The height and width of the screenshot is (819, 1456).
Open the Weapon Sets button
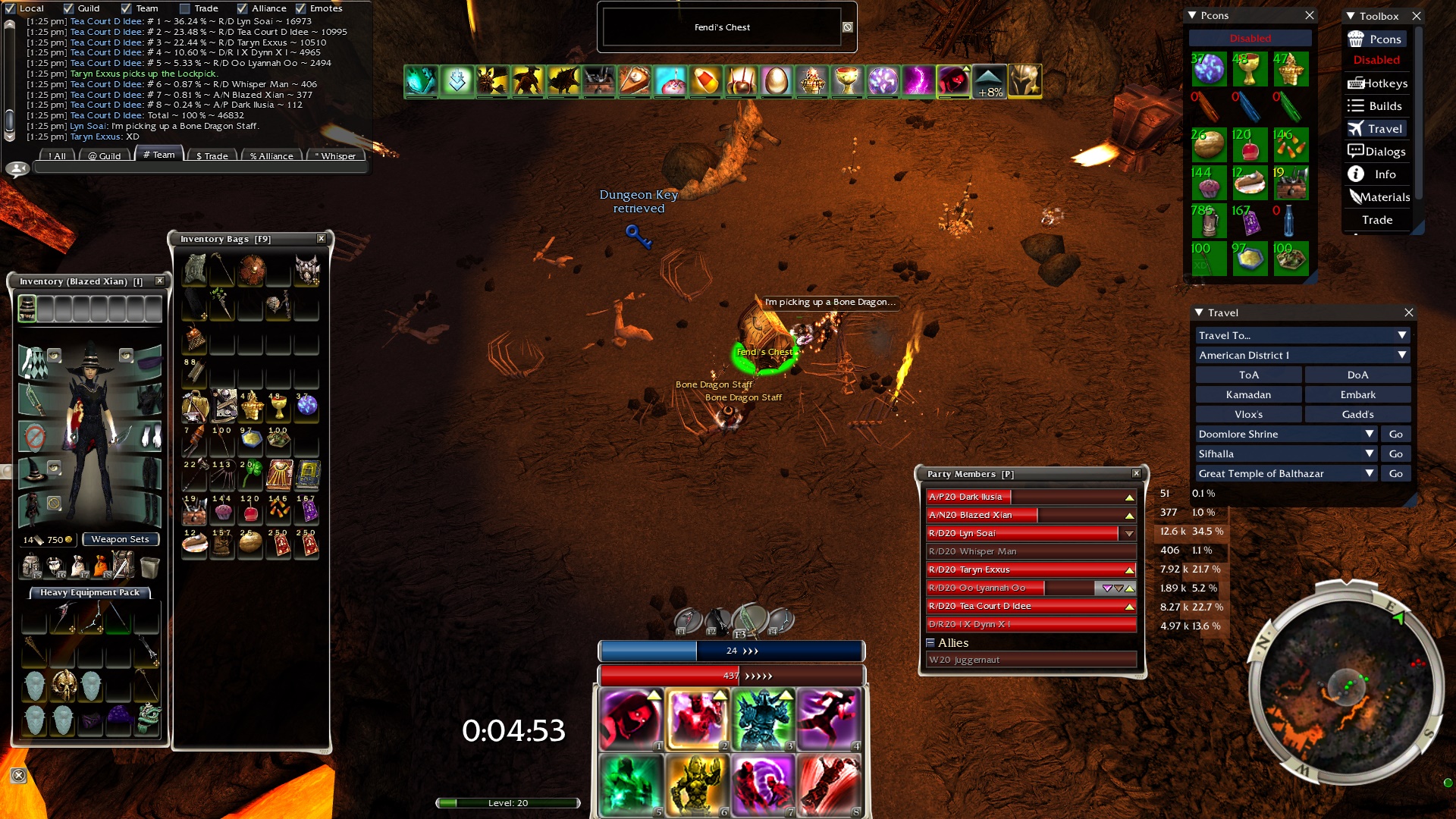coord(120,539)
